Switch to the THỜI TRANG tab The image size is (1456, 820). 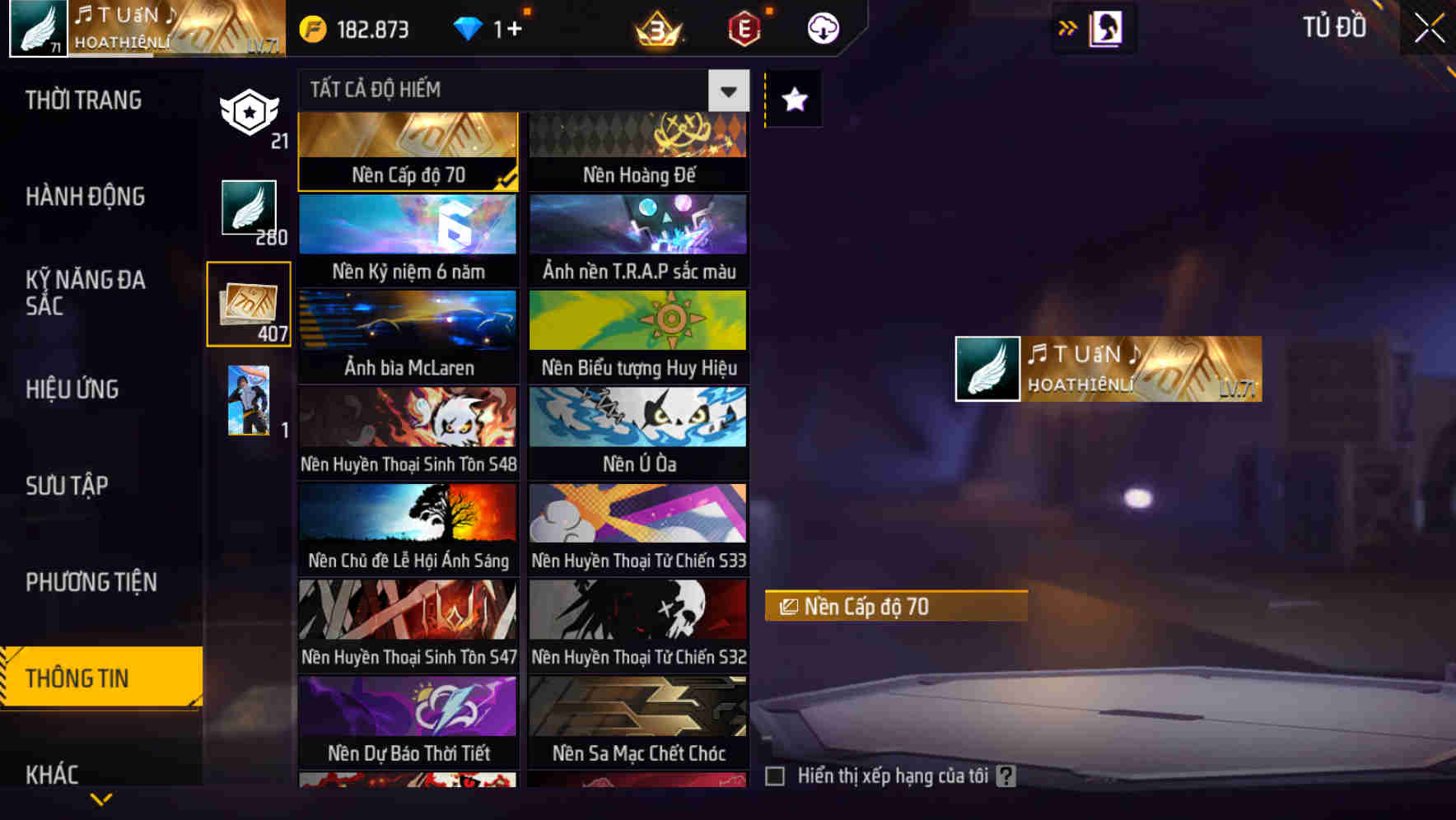(82, 100)
